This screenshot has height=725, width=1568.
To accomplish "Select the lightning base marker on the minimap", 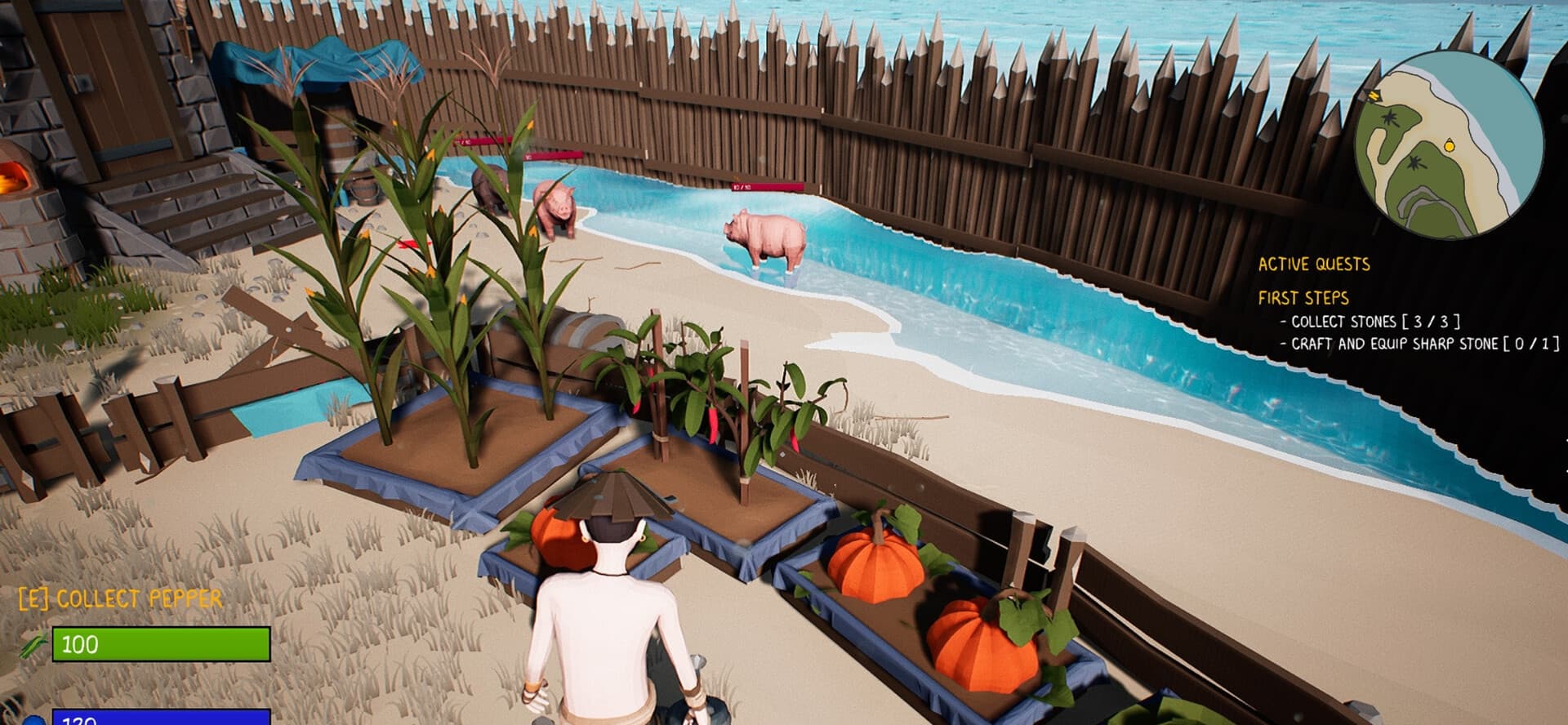I will (1373, 96).
